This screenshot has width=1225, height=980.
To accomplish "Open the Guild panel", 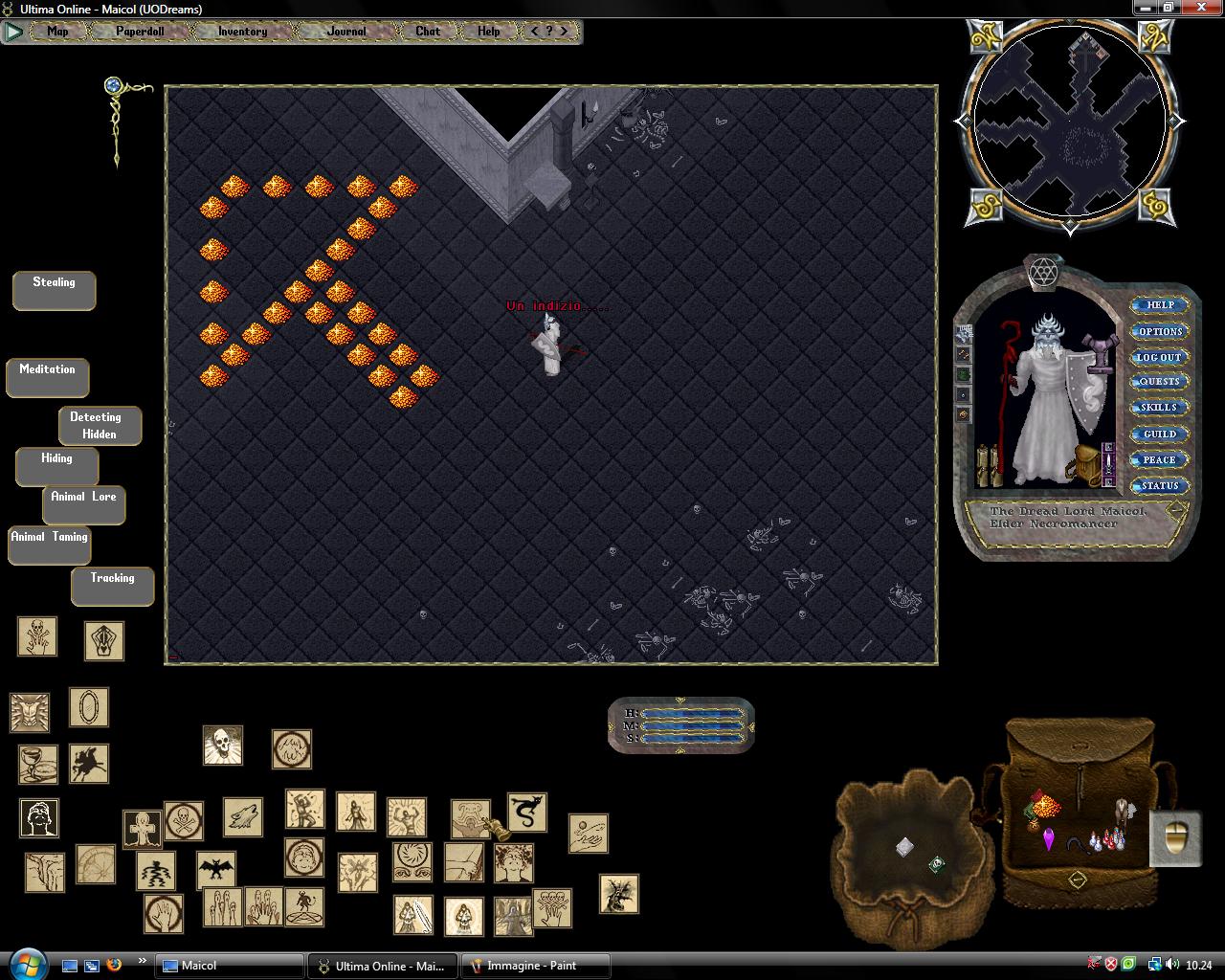I will 1159,434.
